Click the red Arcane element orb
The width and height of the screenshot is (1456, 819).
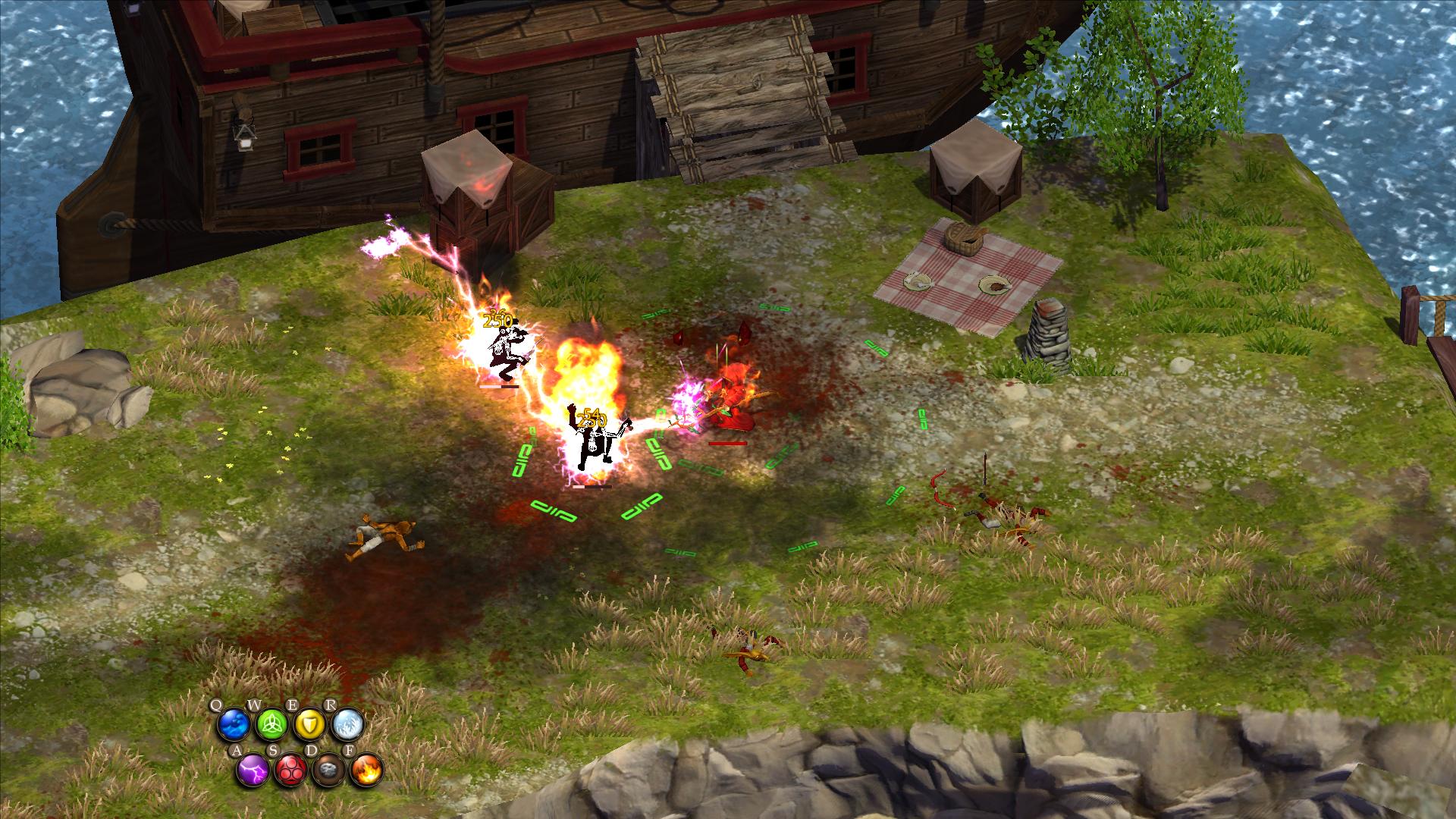point(290,770)
